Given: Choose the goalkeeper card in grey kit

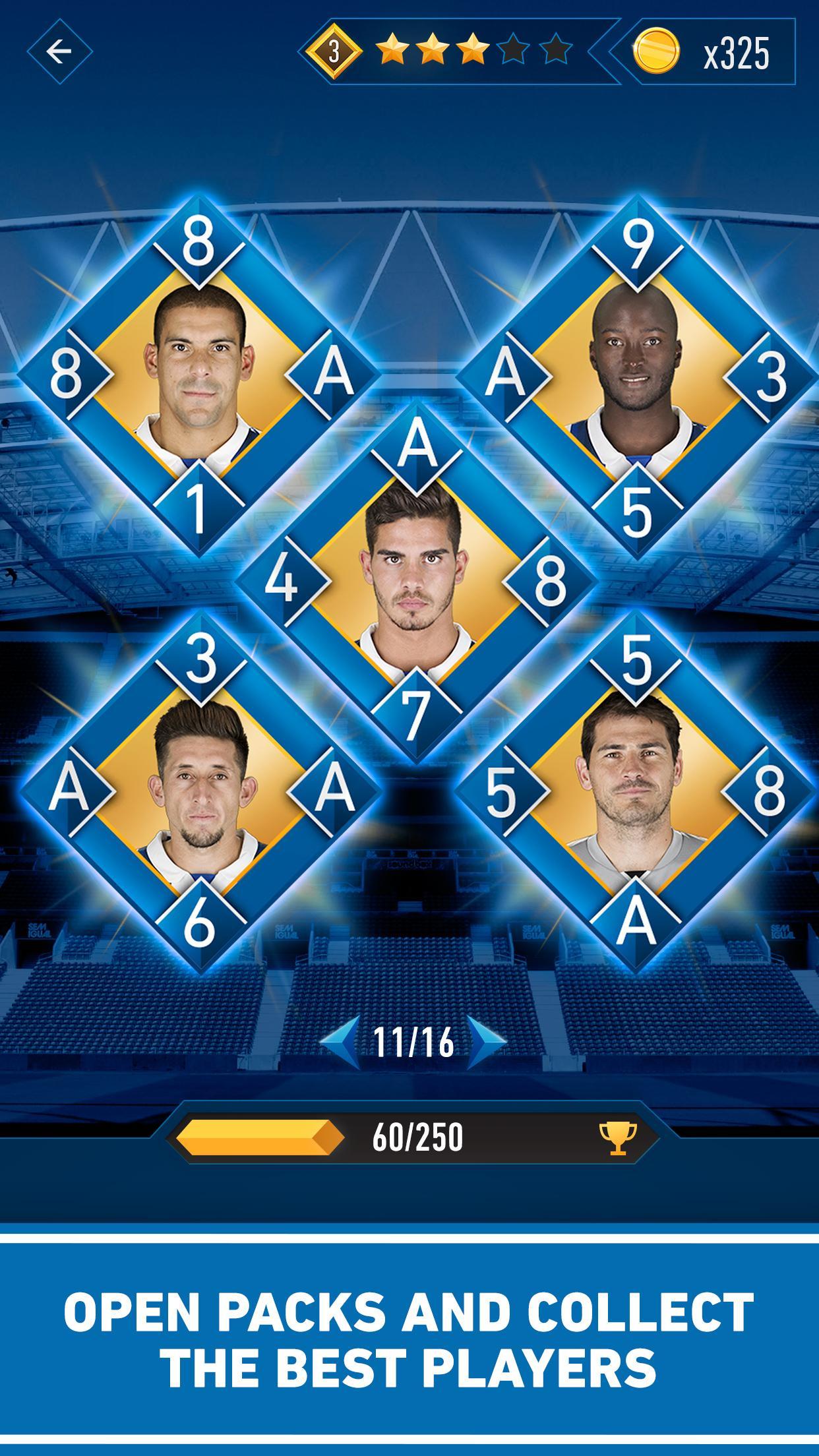Looking at the screenshot, I should pyautogui.click(x=634, y=790).
